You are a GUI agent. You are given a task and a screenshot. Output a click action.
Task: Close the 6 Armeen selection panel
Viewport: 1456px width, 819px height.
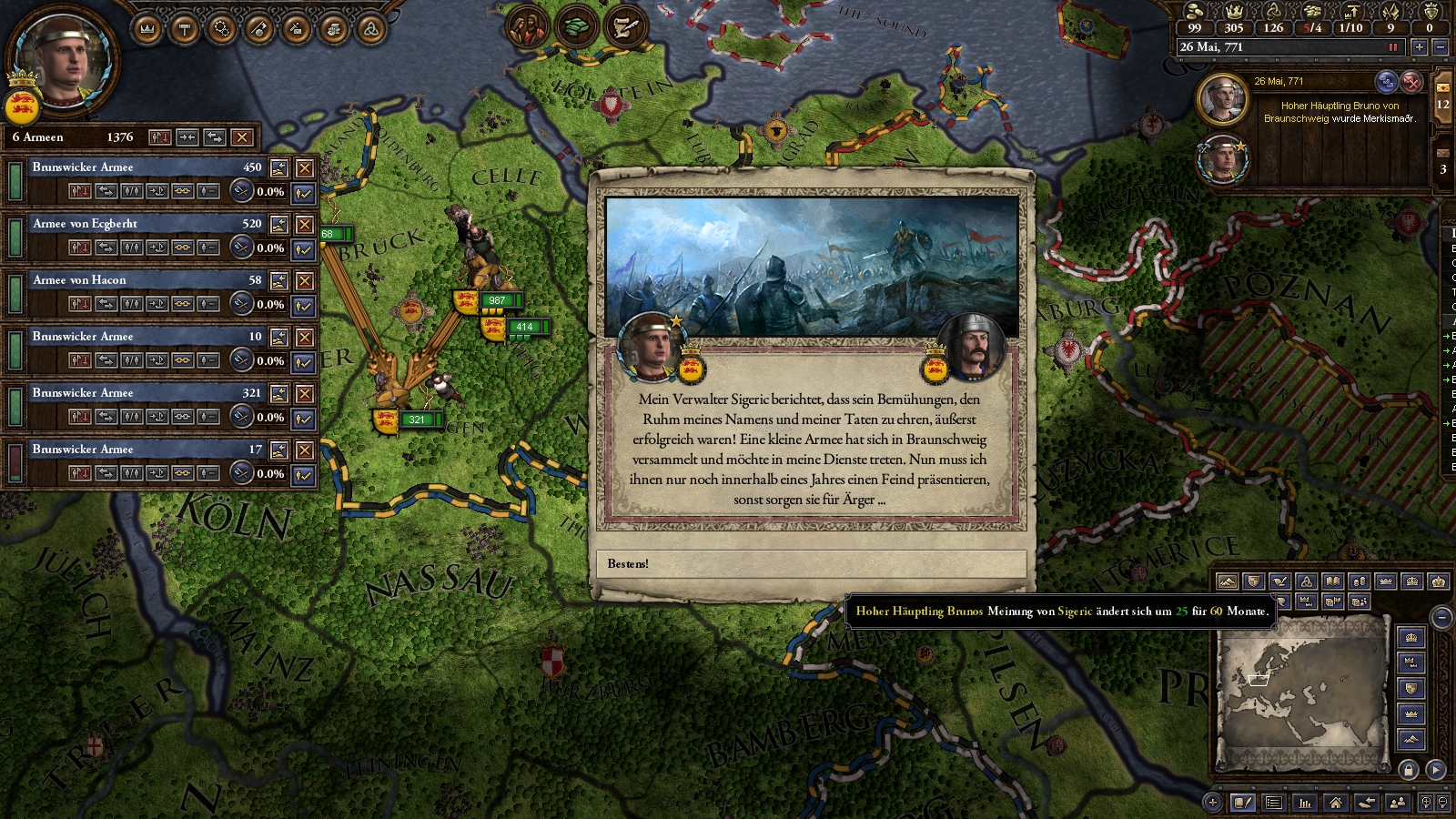(241, 137)
